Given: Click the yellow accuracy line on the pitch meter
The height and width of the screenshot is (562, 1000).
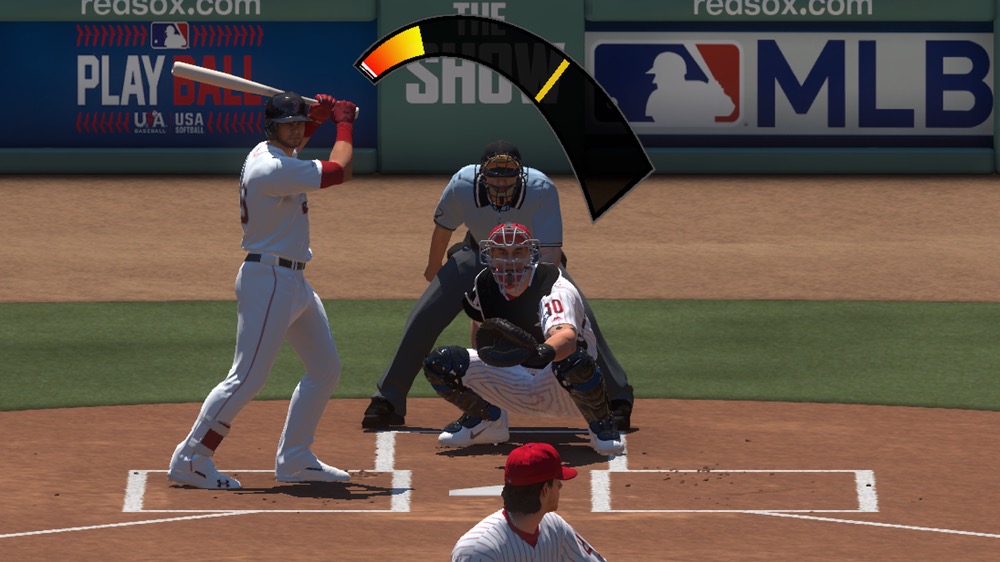Looking at the screenshot, I should pos(552,81).
